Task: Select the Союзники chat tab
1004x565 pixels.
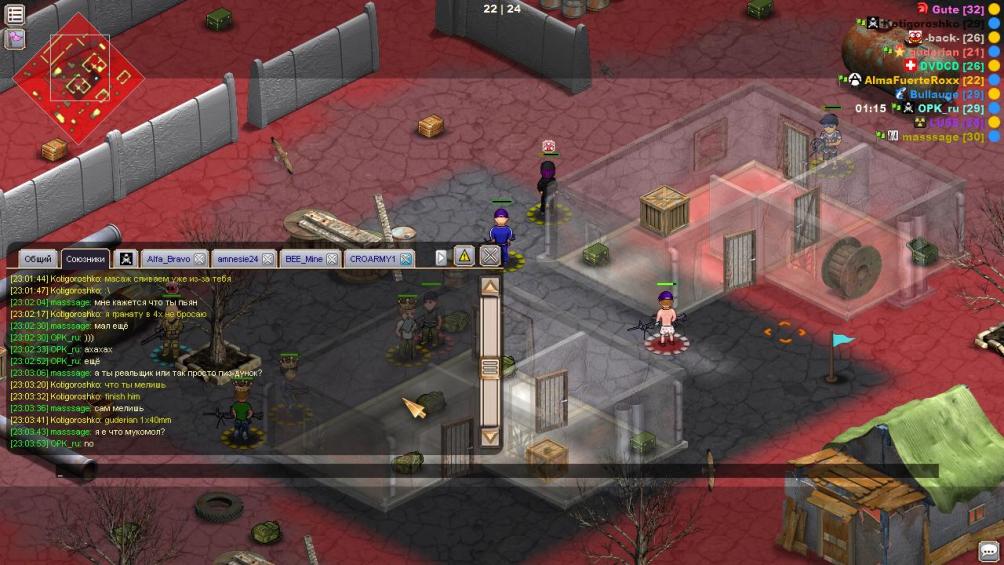Action: (x=85, y=259)
